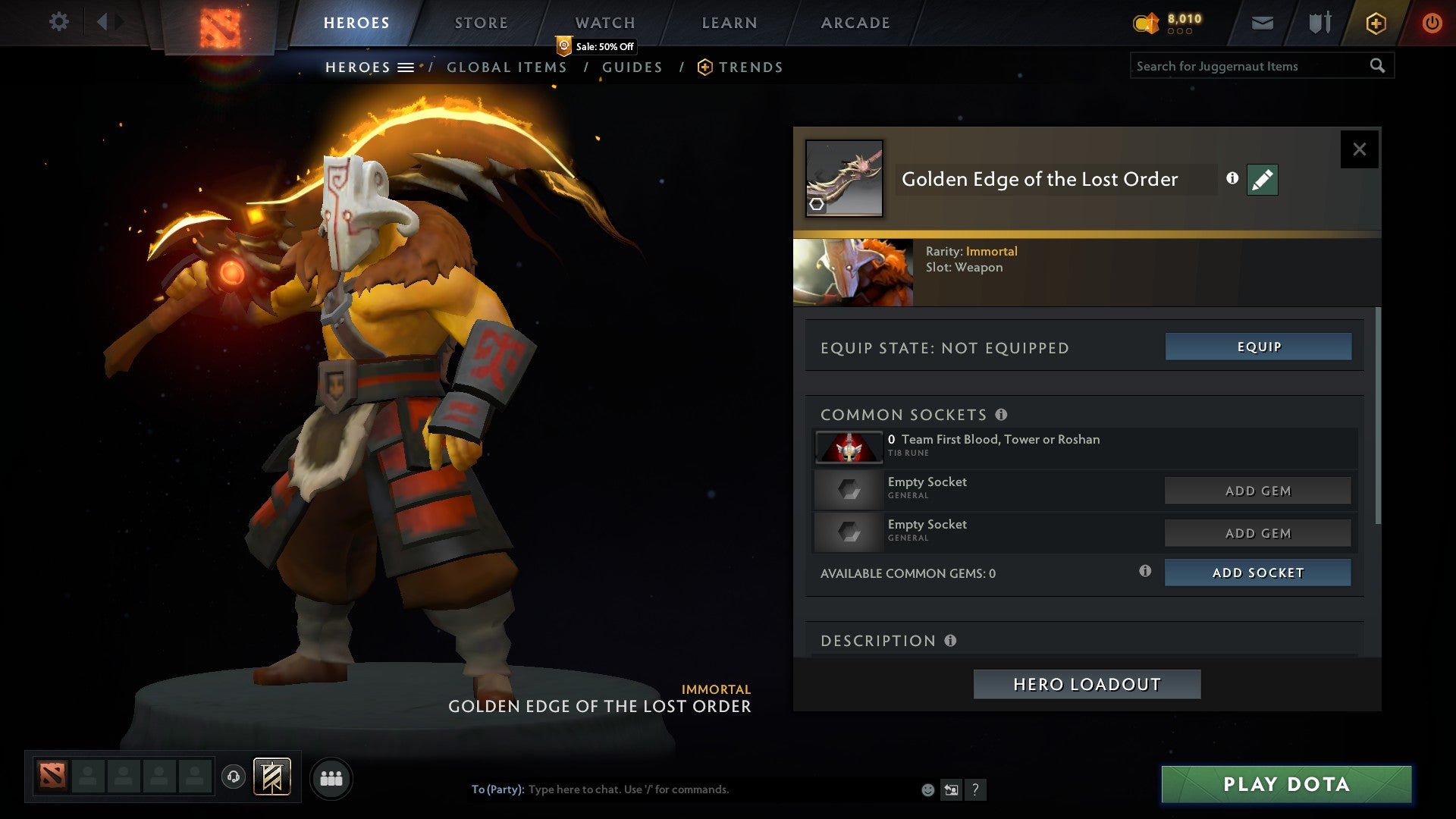Open the Arcade menu
Viewport: 1456px width, 819px height.
(855, 23)
